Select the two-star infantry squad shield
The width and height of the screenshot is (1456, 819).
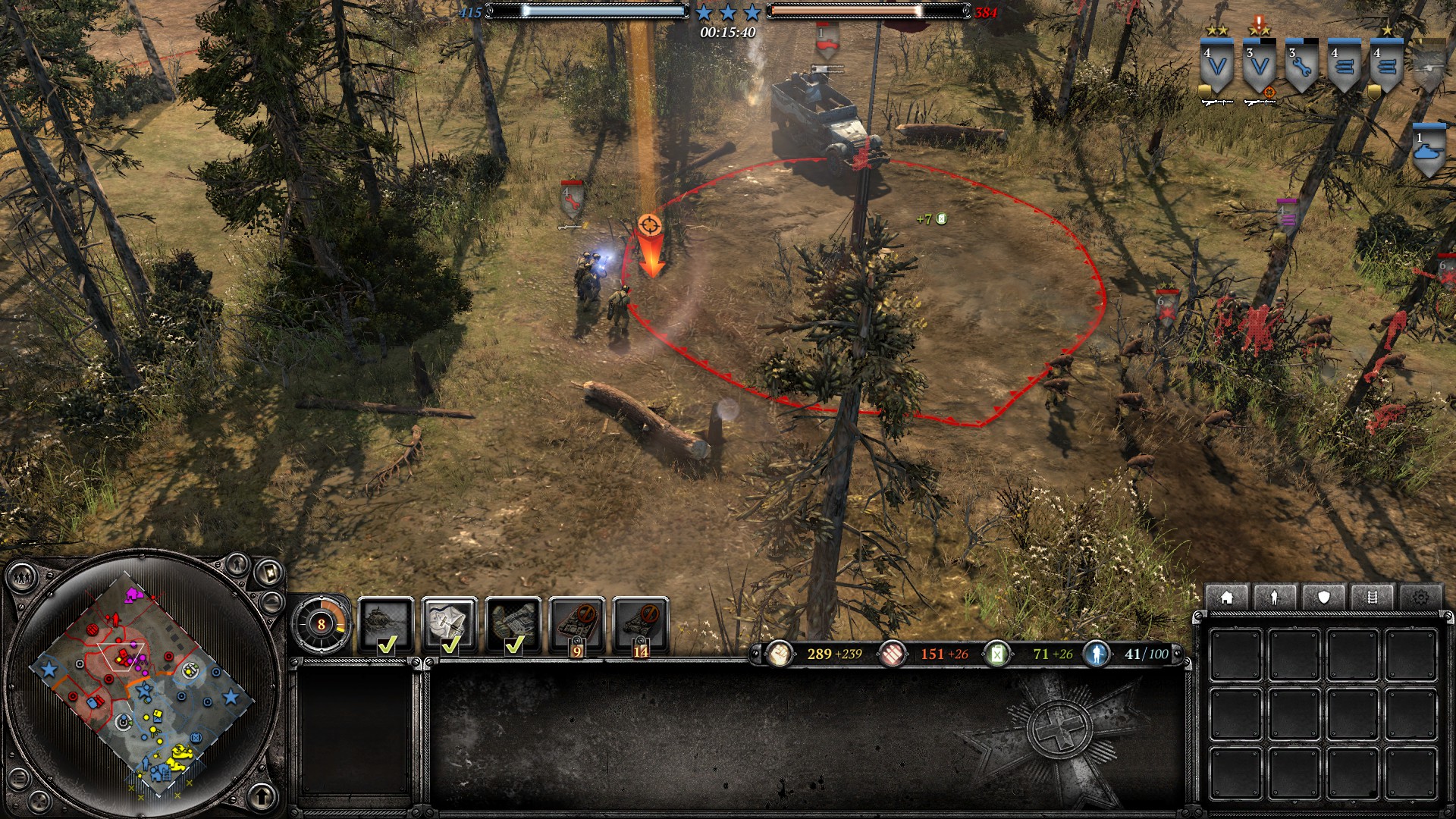pyautogui.click(x=1216, y=68)
